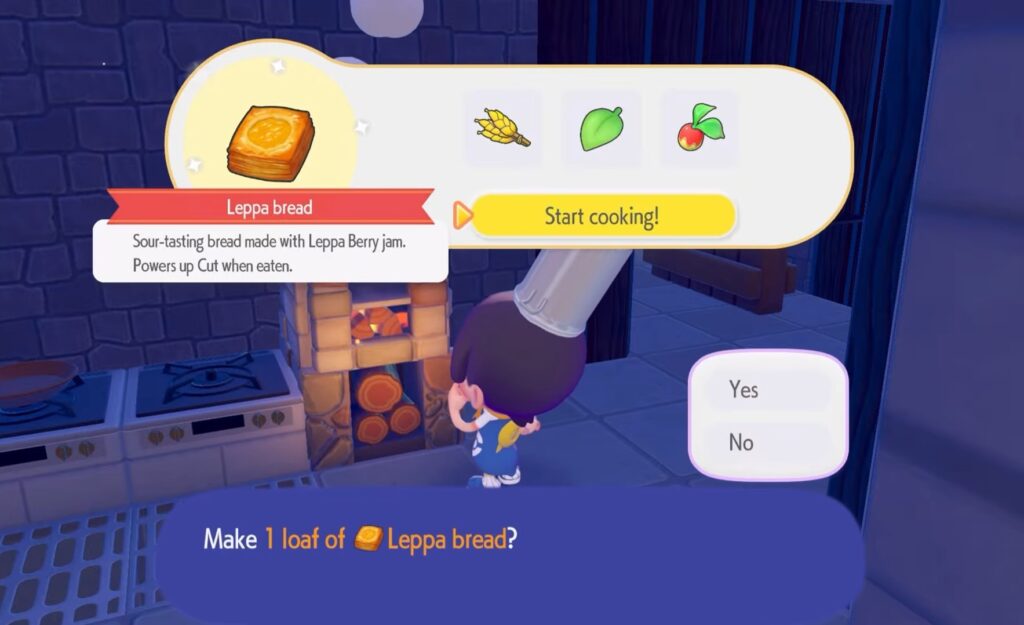Select the green leaf ingredient slot
This screenshot has width=1024, height=625.
click(x=601, y=129)
